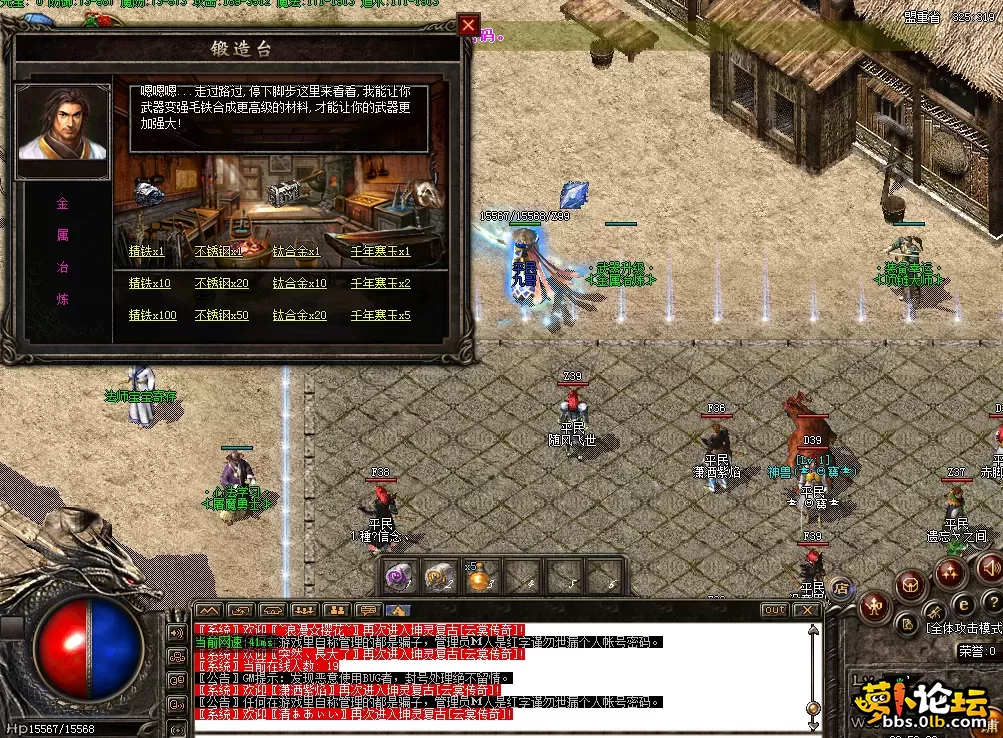This screenshot has width=1003, height=738.
Task: Select the 不锈钢x50 option
Action: (221, 316)
